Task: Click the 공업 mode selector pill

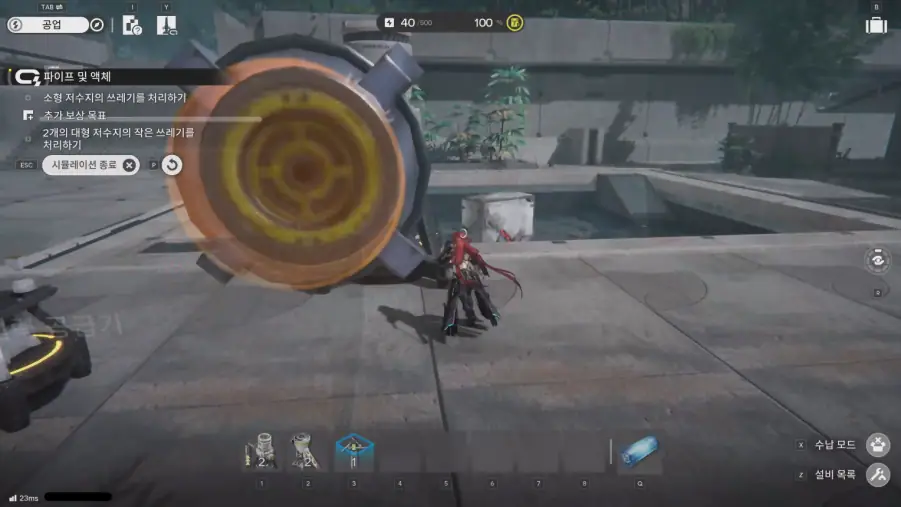Action: 48,25
